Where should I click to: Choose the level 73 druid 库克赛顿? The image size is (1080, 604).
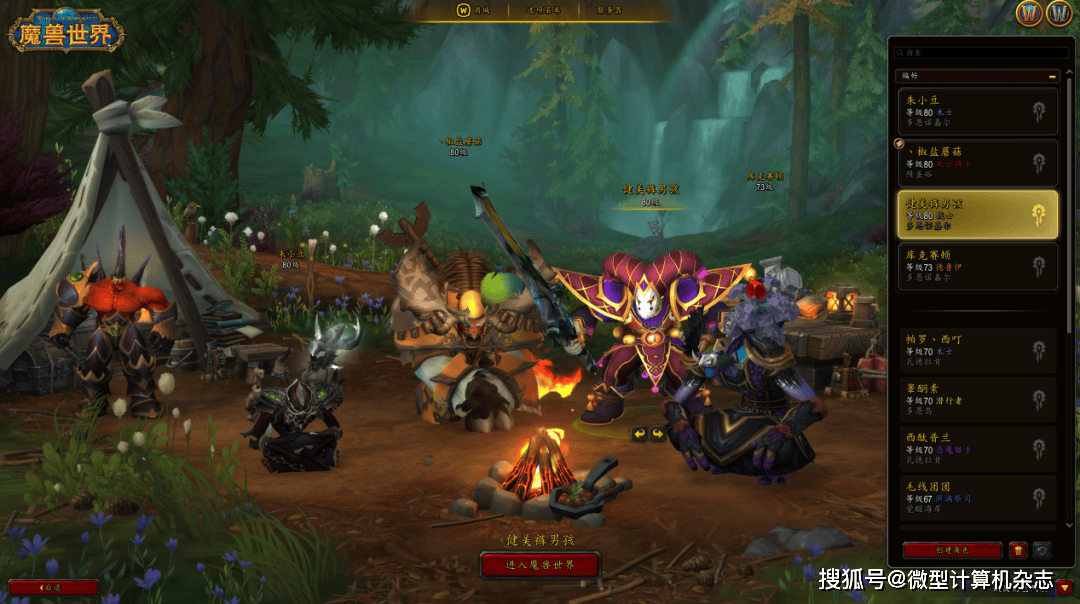coord(977,266)
